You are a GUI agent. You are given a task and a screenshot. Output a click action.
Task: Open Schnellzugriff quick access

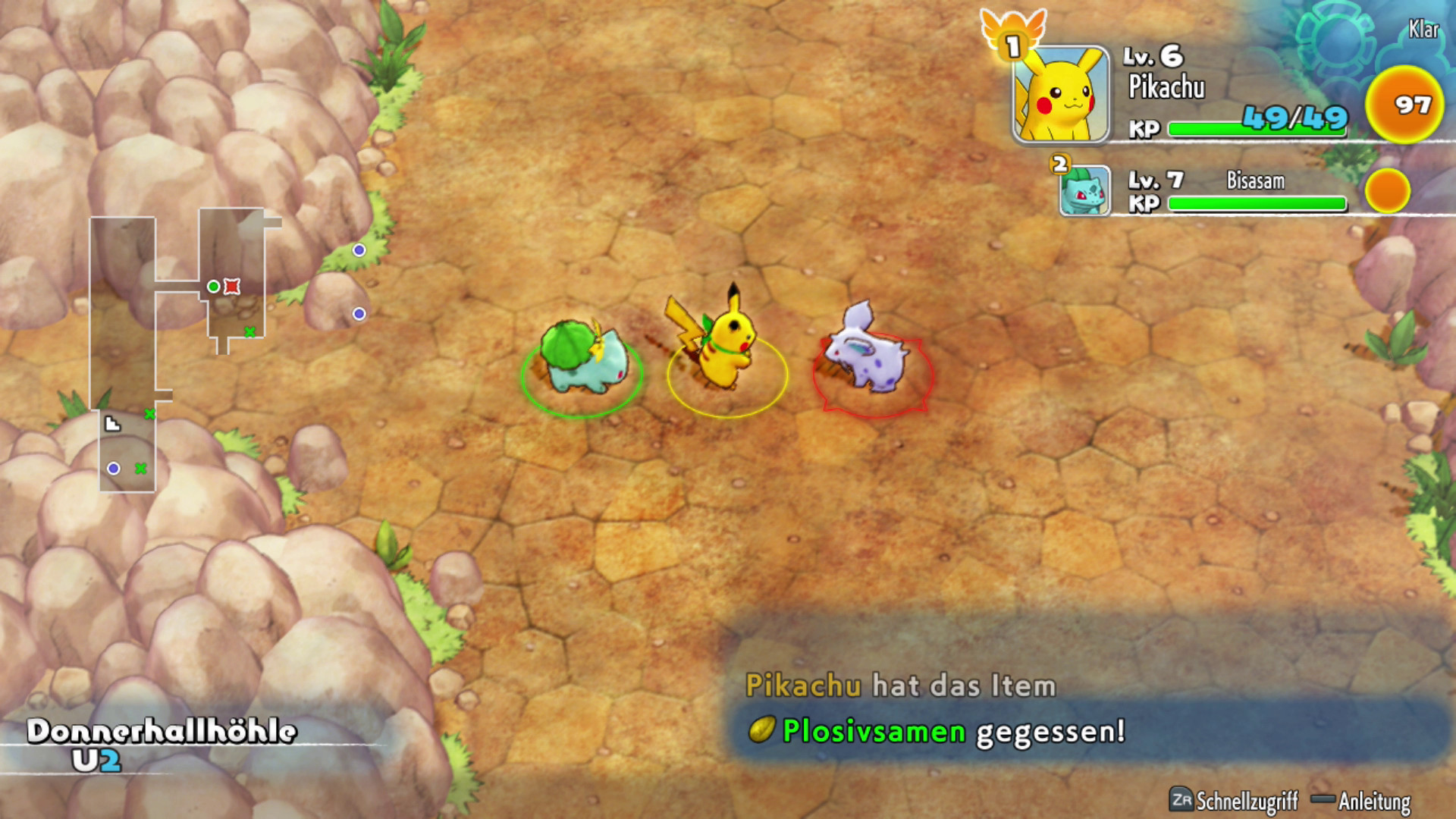pyautogui.click(x=1235, y=800)
